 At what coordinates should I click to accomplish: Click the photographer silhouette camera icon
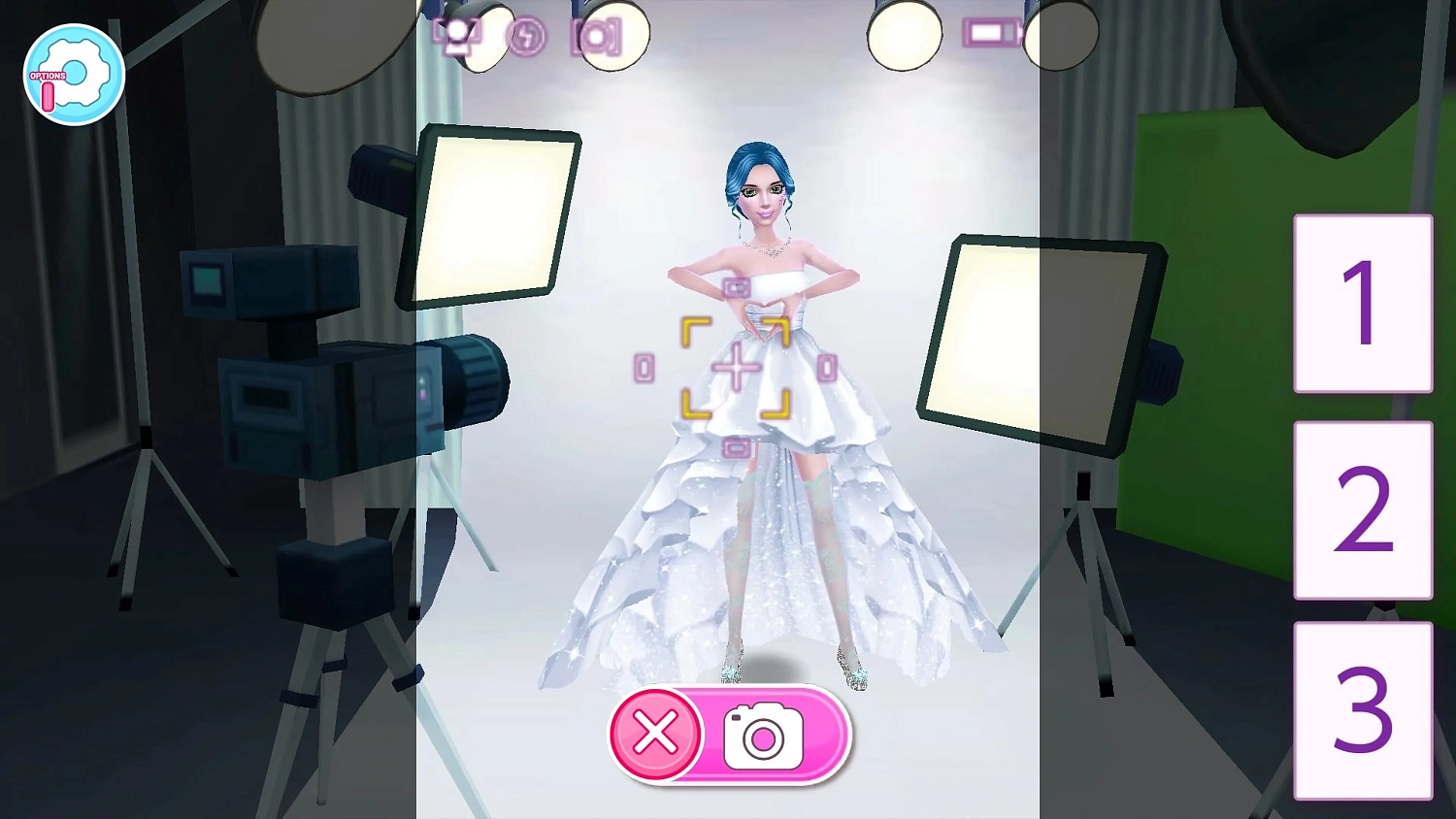click(457, 34)
